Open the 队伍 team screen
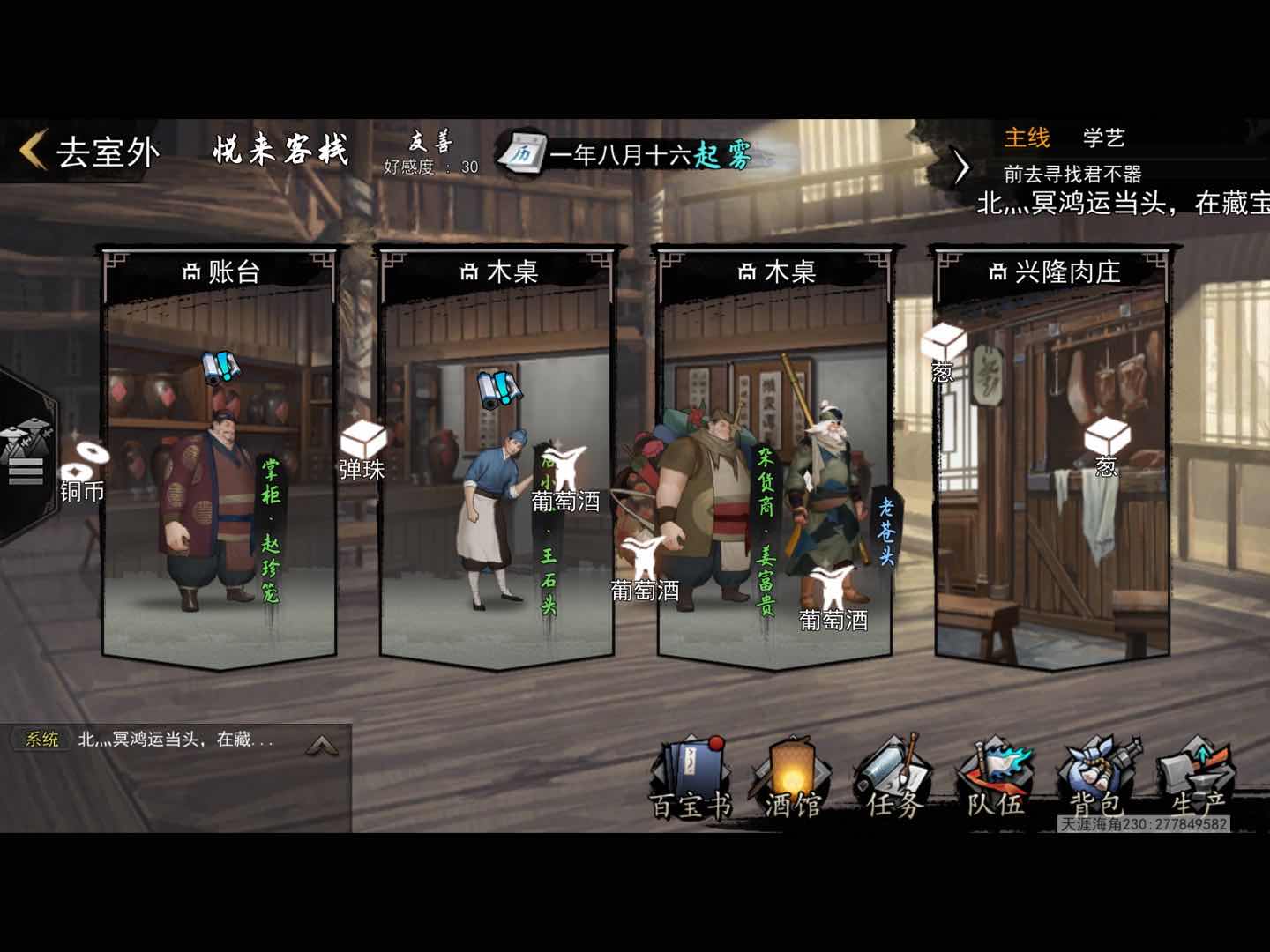 point(995,780)
